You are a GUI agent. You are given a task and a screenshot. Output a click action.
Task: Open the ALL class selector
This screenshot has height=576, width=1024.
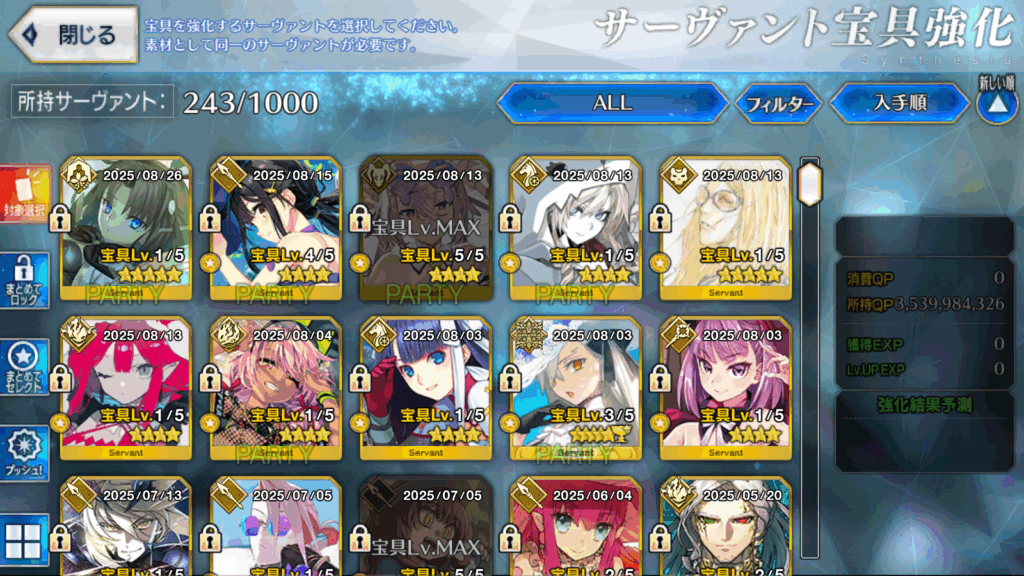tap(612, 103)
